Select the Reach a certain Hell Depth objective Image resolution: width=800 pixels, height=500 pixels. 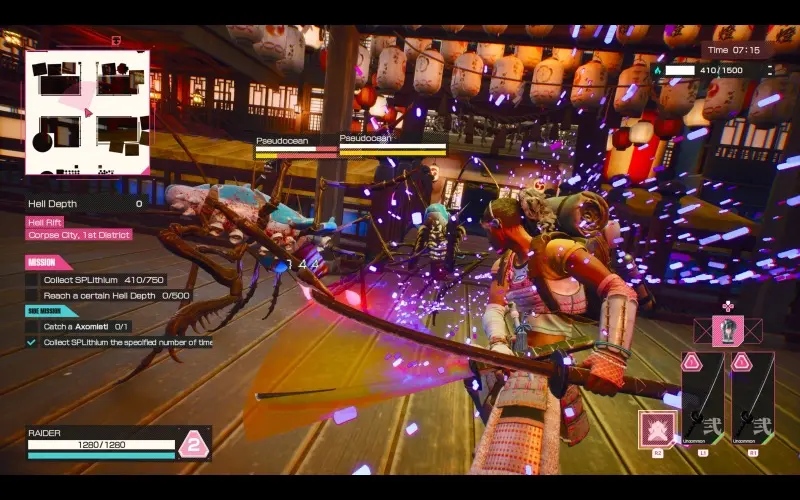(x=116, y=296)
